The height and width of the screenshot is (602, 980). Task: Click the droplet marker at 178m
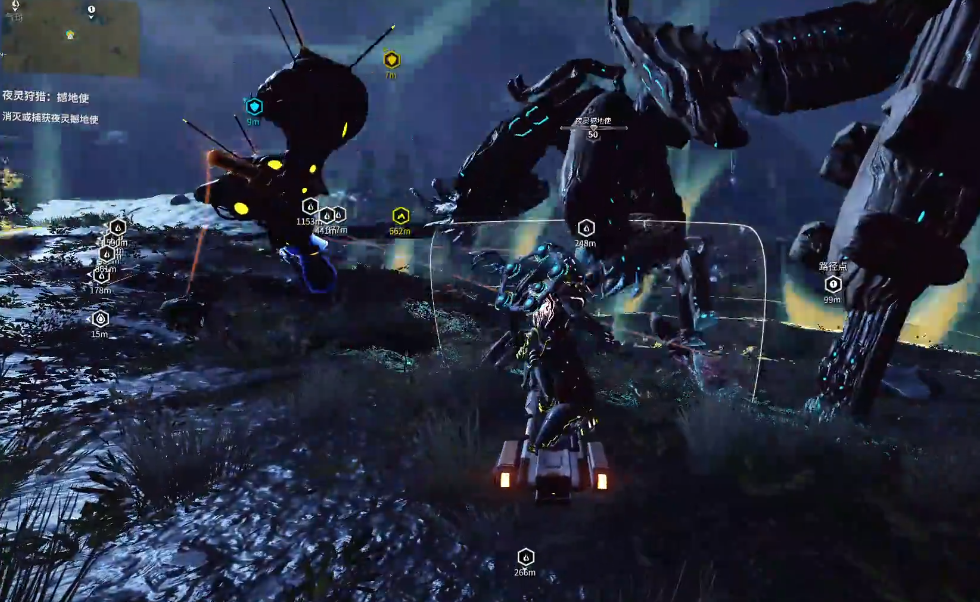pyautogui.click(x=101, y=277)
